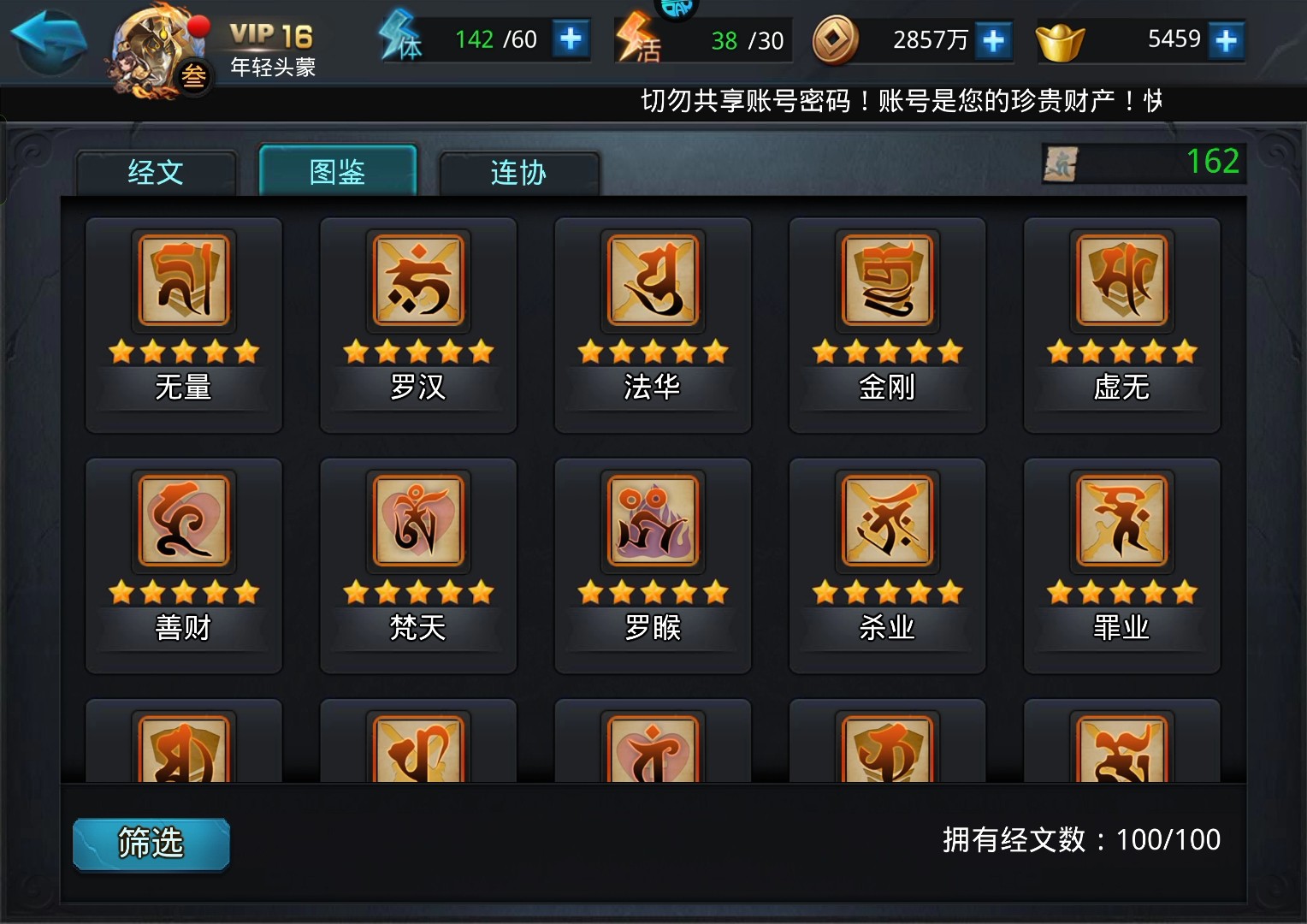View the 梵天 scripture icon

417,522
